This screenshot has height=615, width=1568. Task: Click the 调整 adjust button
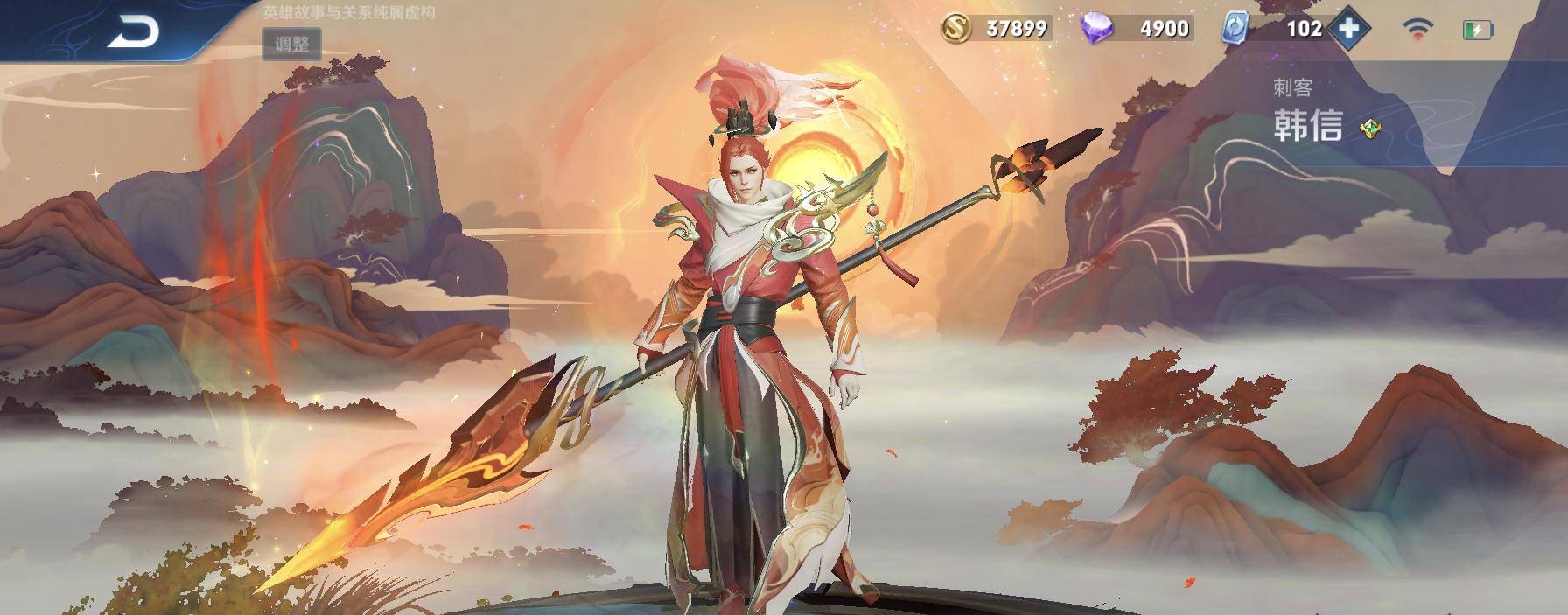(291, 44)
